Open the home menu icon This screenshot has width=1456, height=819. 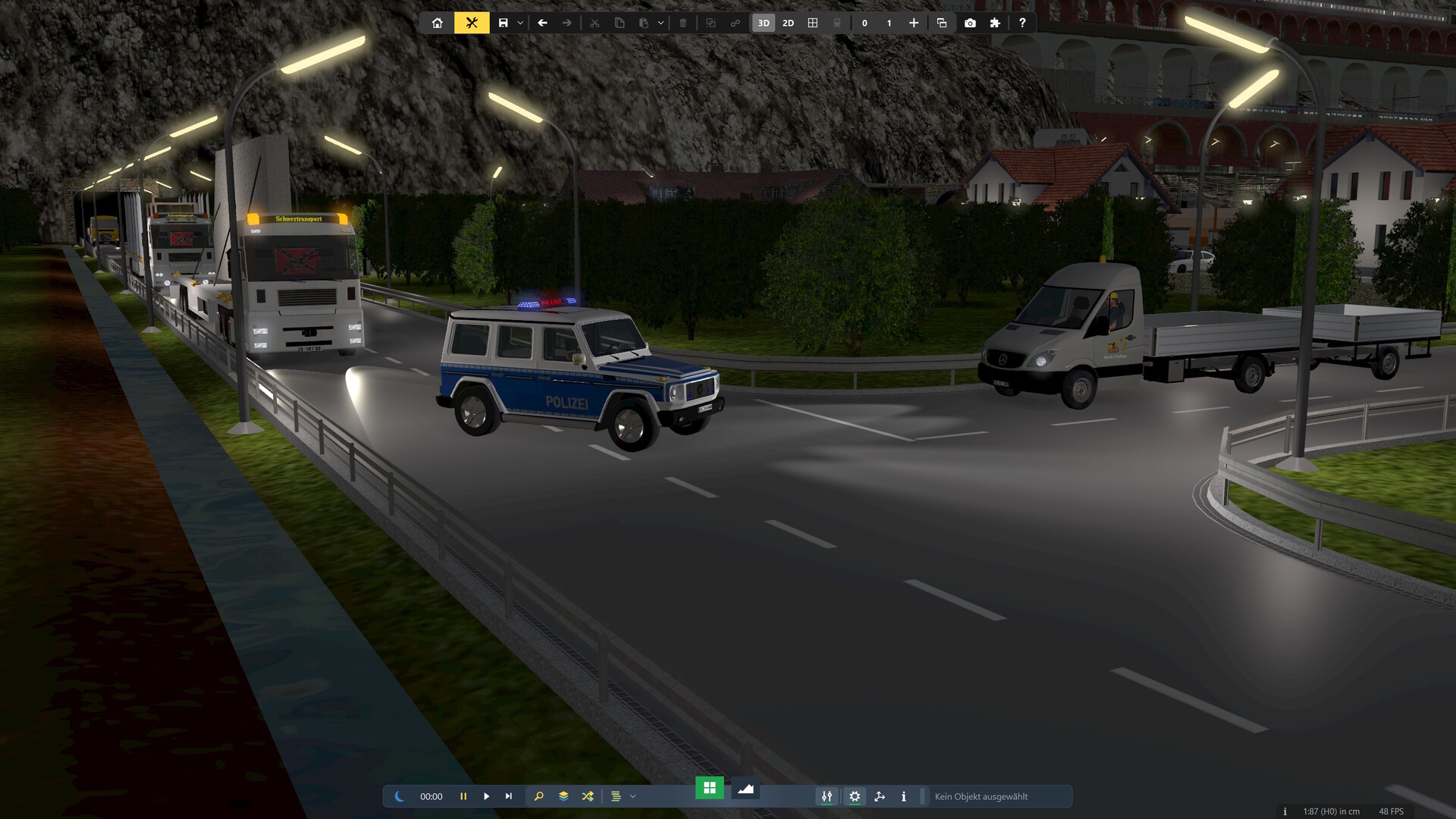tap(438, 23)
